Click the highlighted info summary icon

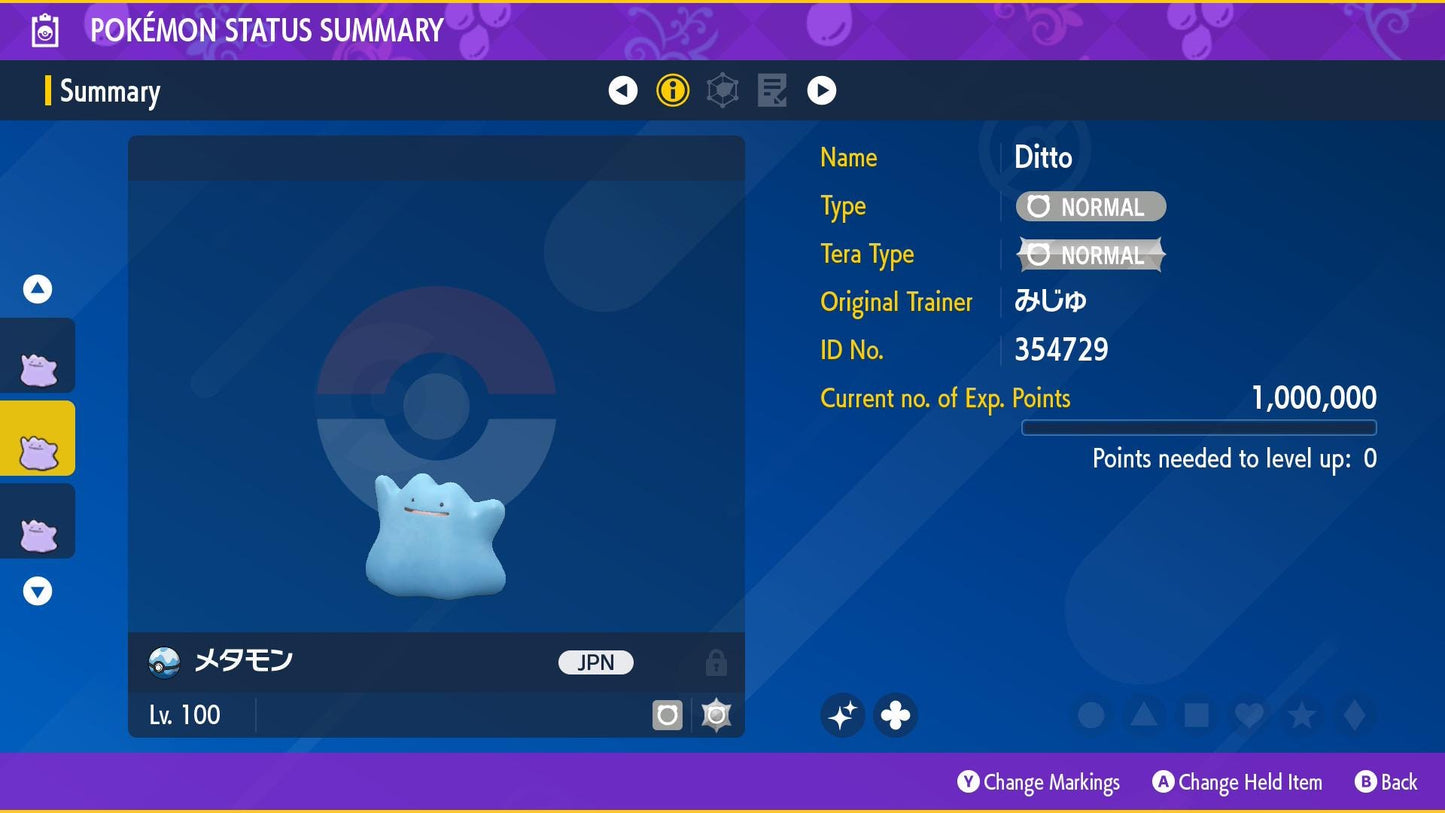pos(672,90)
